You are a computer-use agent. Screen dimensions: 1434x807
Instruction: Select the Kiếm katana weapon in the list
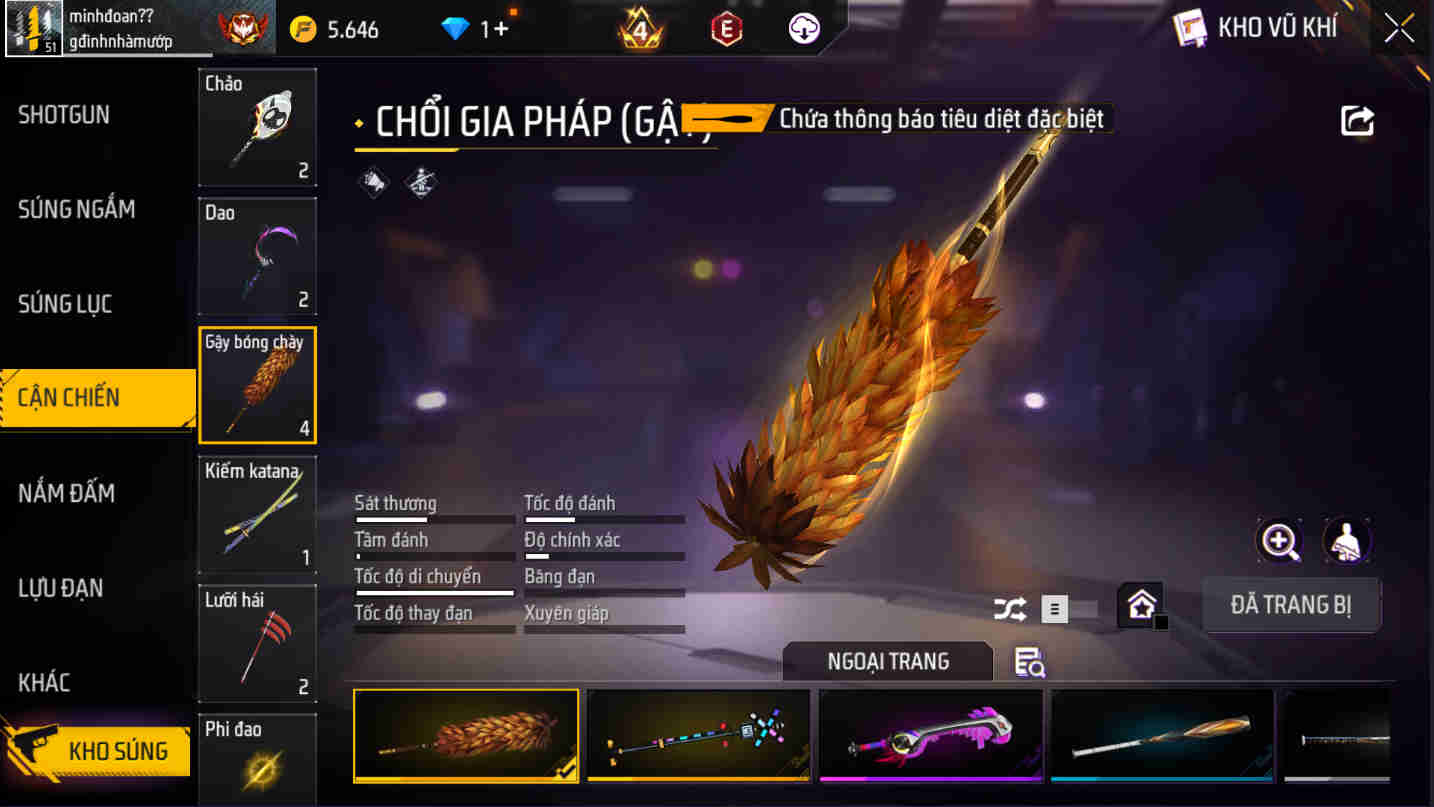point(257,513)
